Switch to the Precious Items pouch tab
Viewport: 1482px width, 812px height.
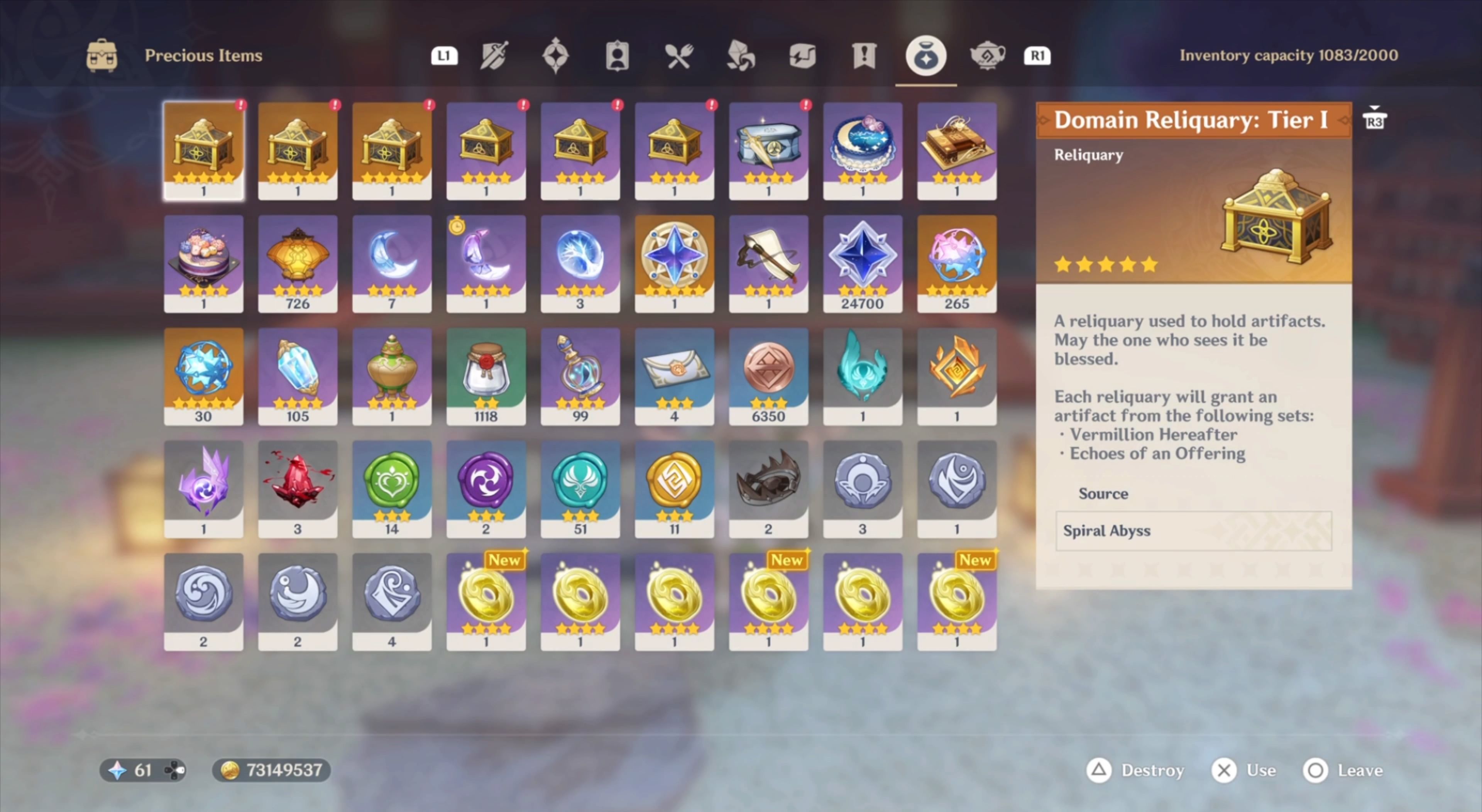pyautogui.click(x=926, y=56)
